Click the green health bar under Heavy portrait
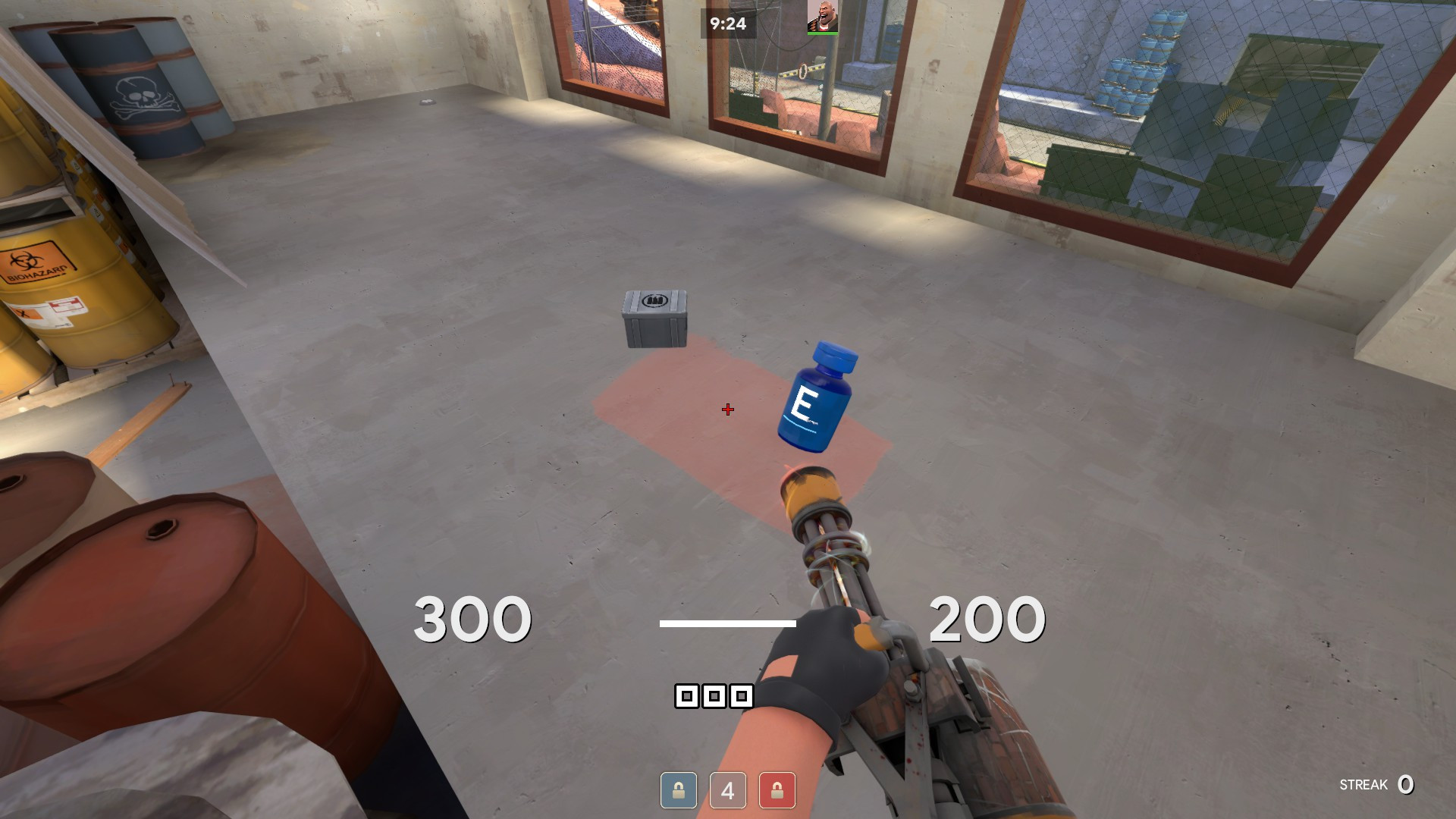1456x819 pixels. pyautogui.click(x=823, y=33)
